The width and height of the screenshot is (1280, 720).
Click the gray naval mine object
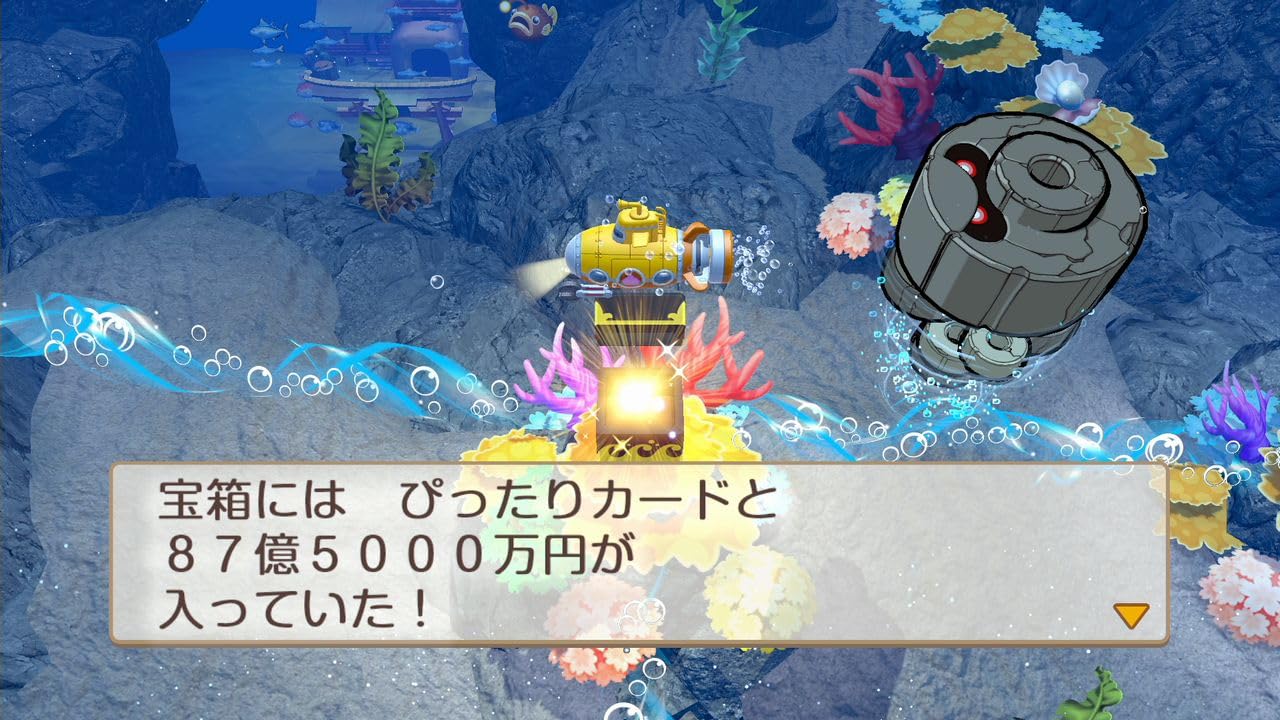tap(1010, 230)
